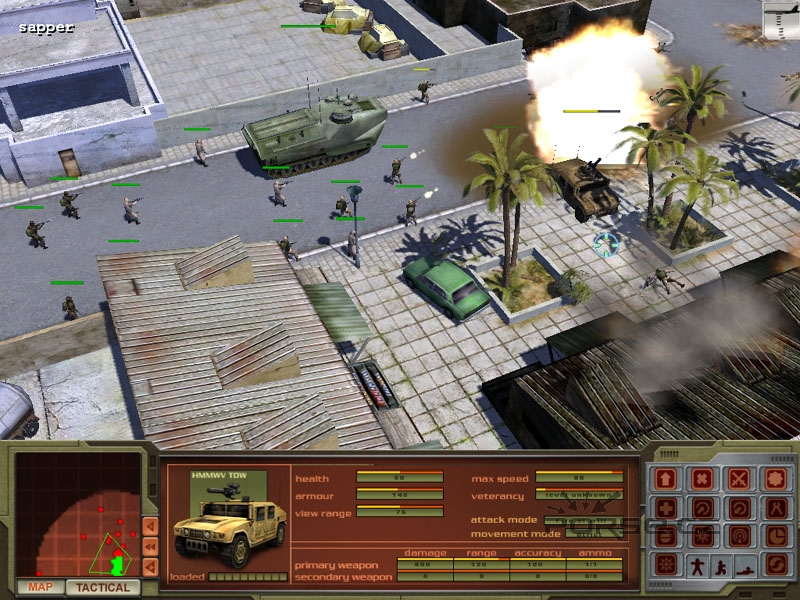Select the pliers tool command icon
This screenshot has width=800, height=600.
coord(775,508)
